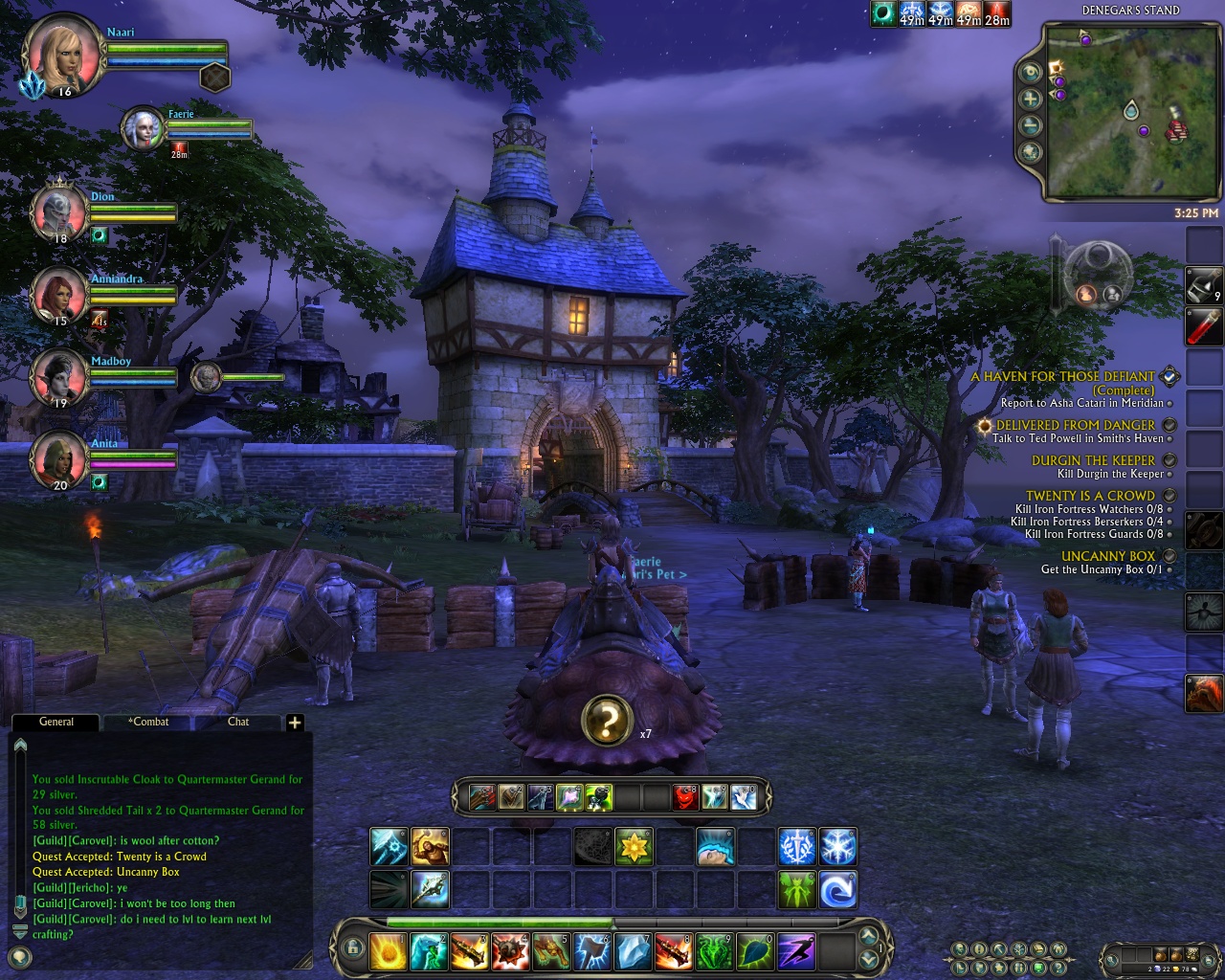The height and width of the screenshot is (980, 1225).
Task: Select the Uncanny Box quest in the tracker
Action: [1108, 556]
